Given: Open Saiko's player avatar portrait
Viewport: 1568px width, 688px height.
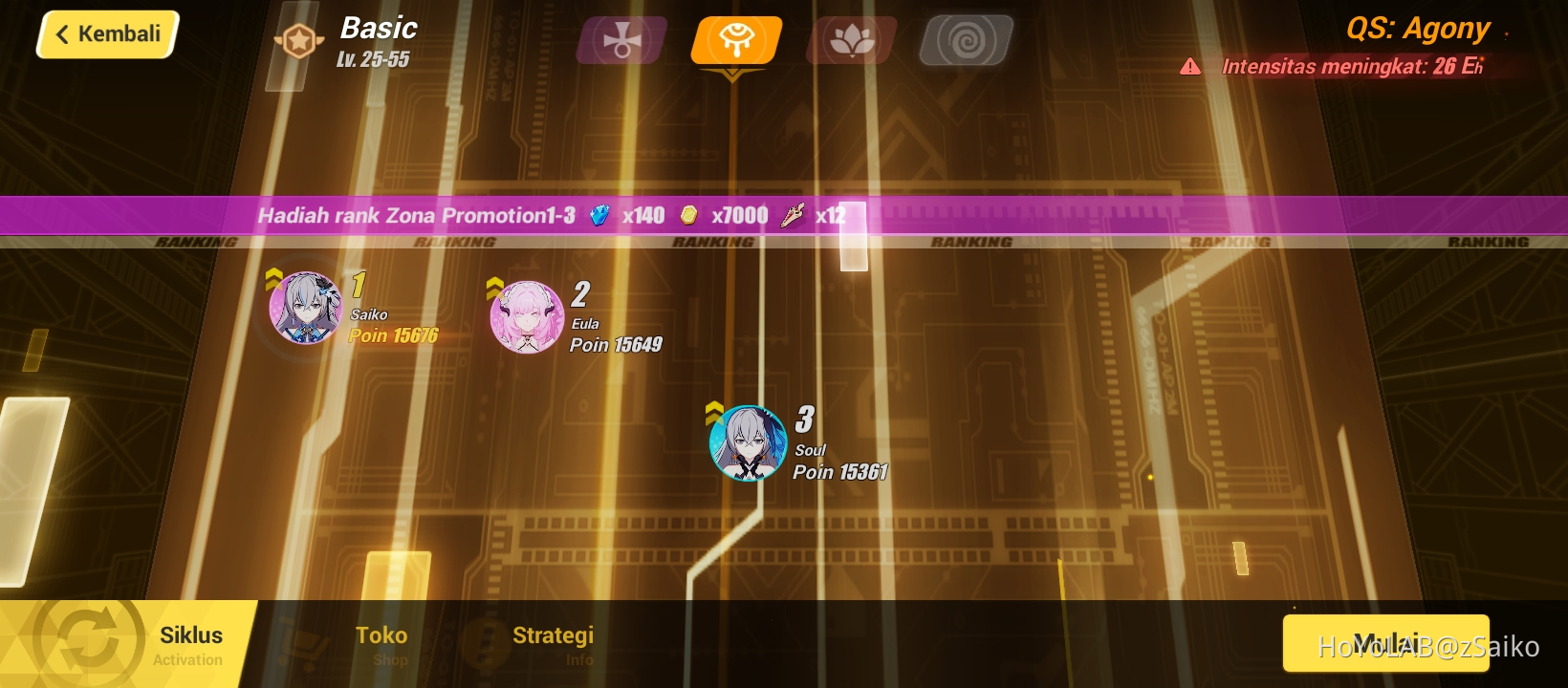Looking at the screenshot, I should point(304,312).
